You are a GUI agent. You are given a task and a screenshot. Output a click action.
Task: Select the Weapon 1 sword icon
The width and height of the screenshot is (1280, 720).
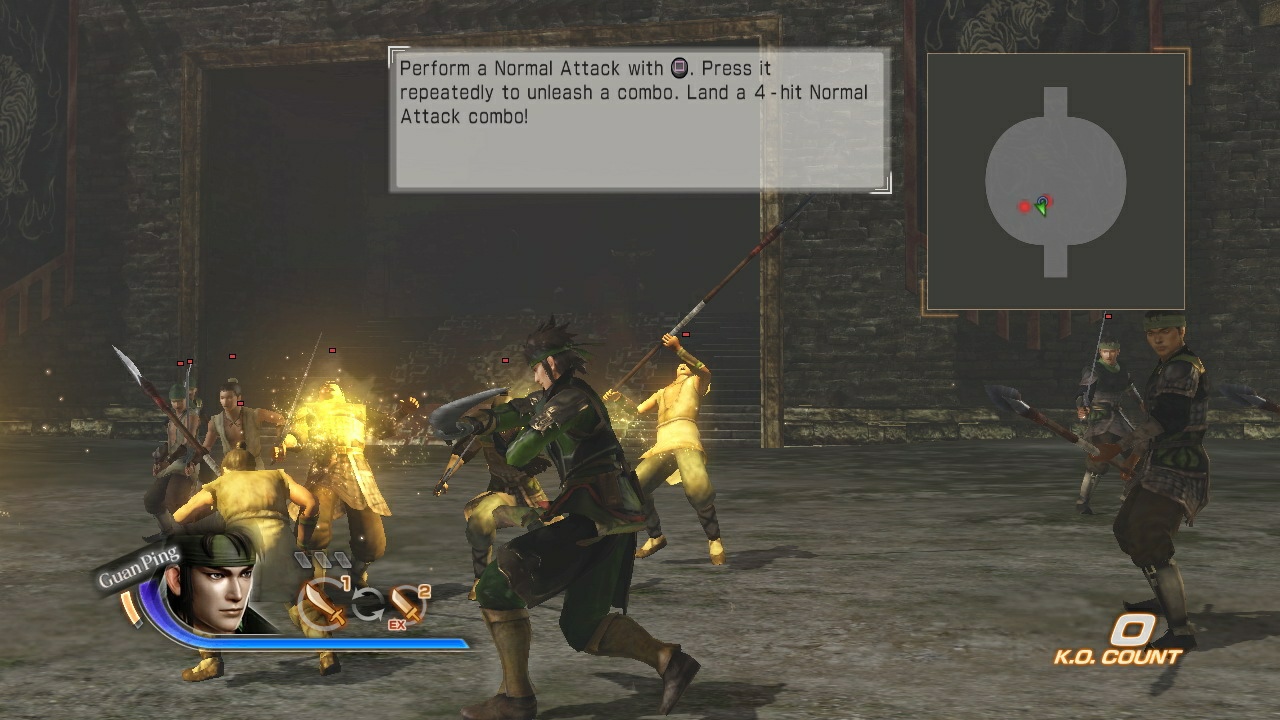click(x=321, y=603)
